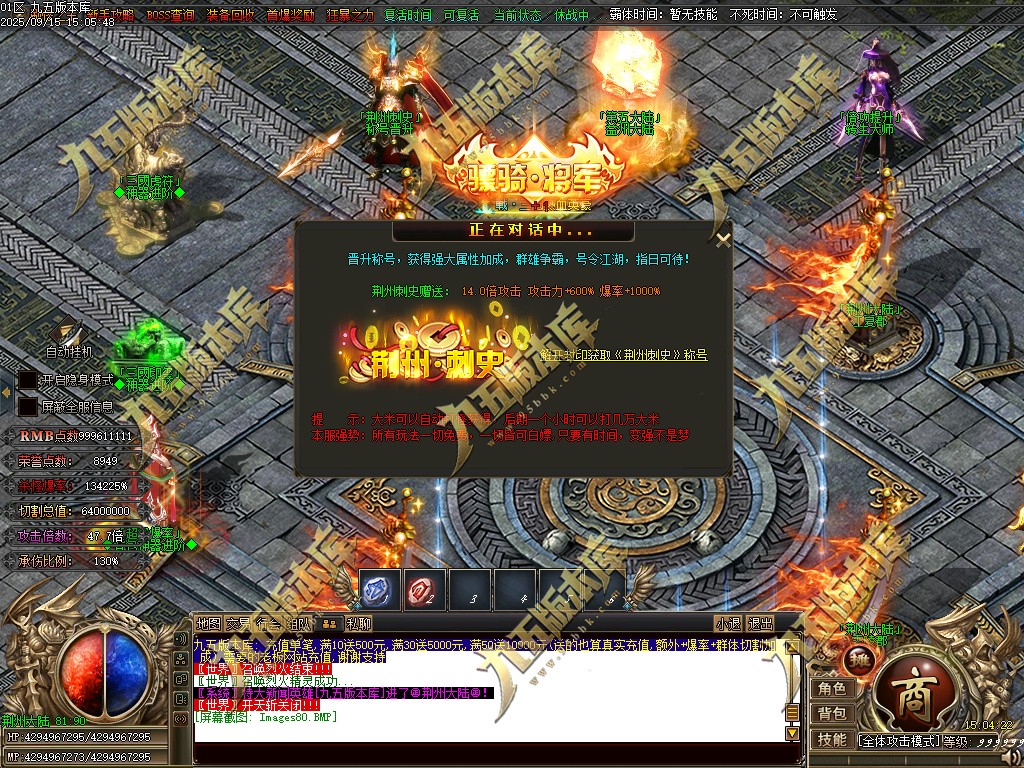Open the 背包 bag
Image resolution: width=1024 pixels, height=768 pixels.
832,714
